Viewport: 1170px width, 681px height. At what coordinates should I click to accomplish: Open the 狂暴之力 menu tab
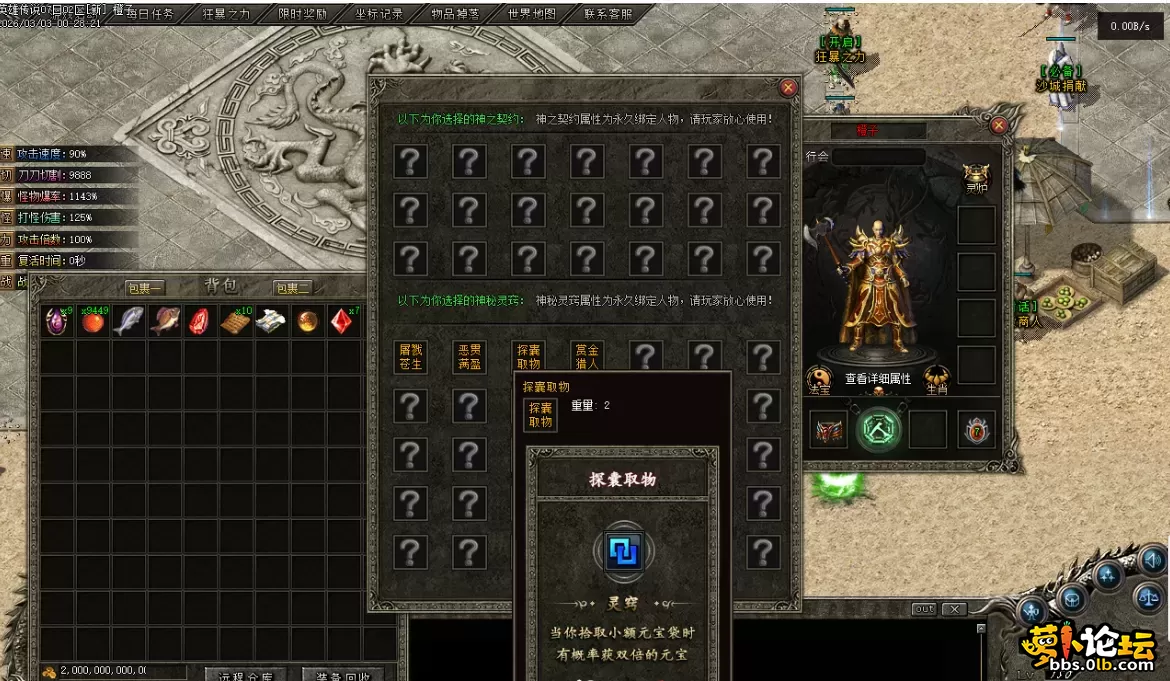[x=227, y=14]
